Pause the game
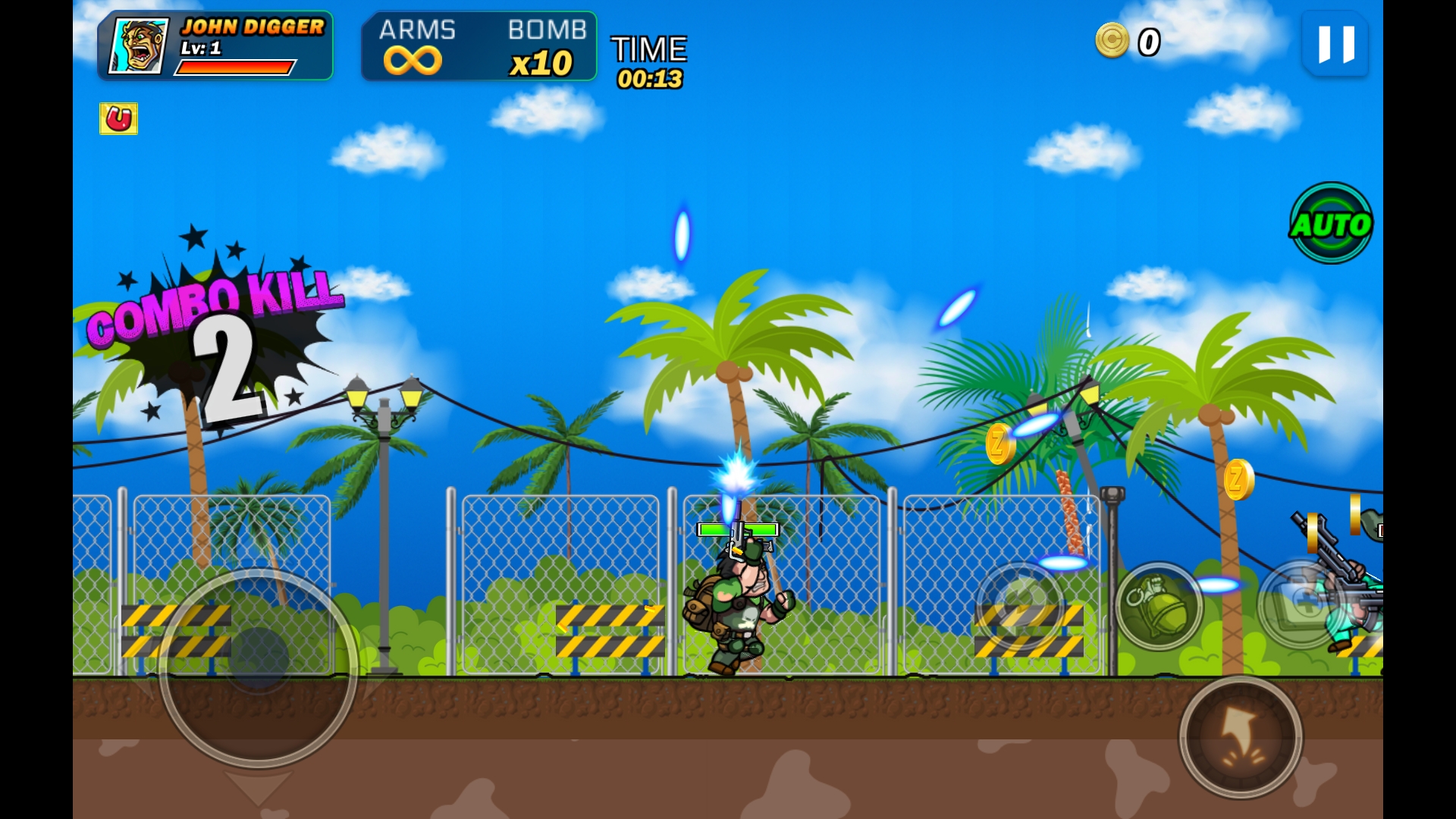Screen dimensions: 1456x819 pyautogui.click(x=1335, y=44)
